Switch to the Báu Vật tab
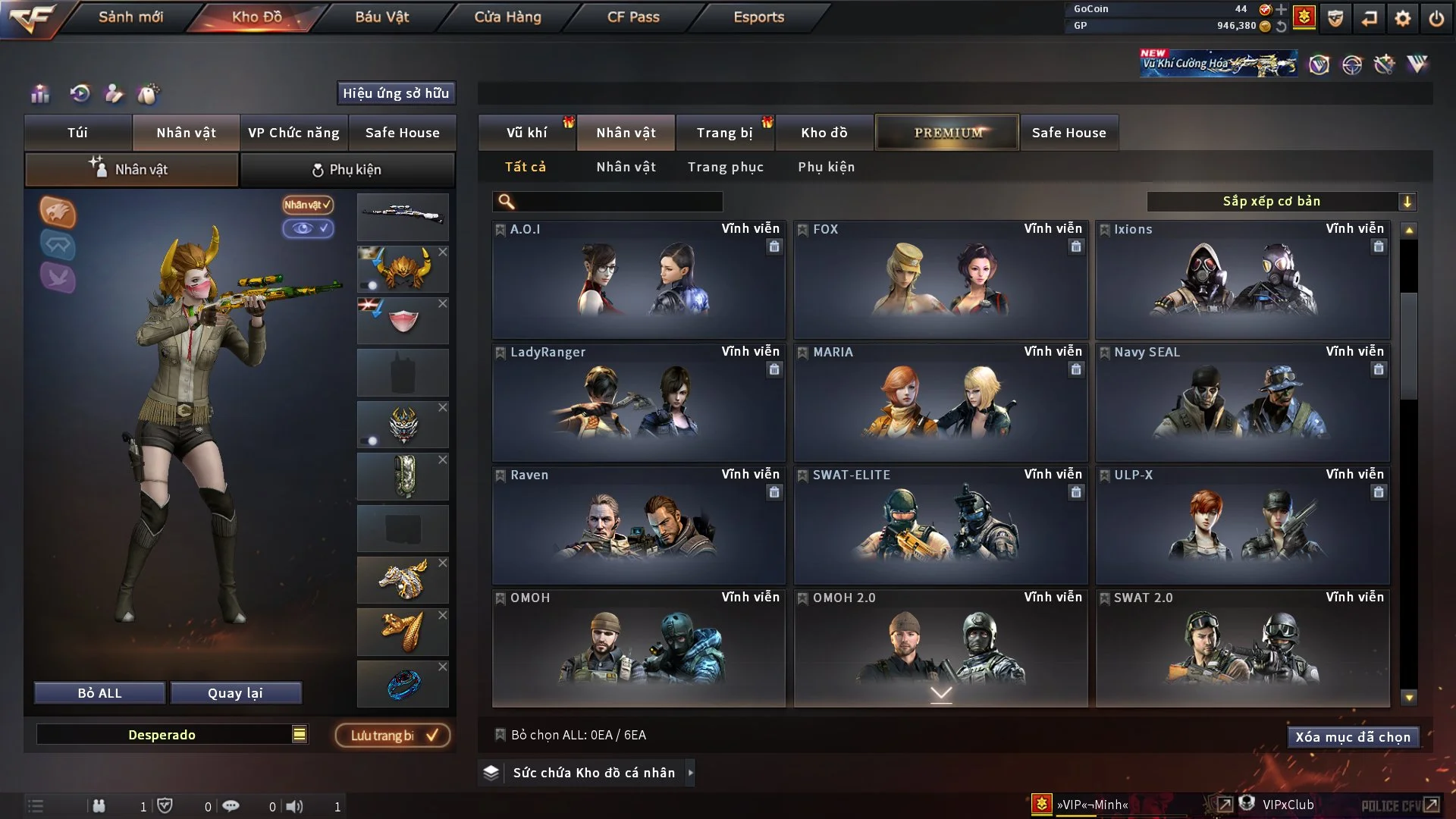 point(382,17)
